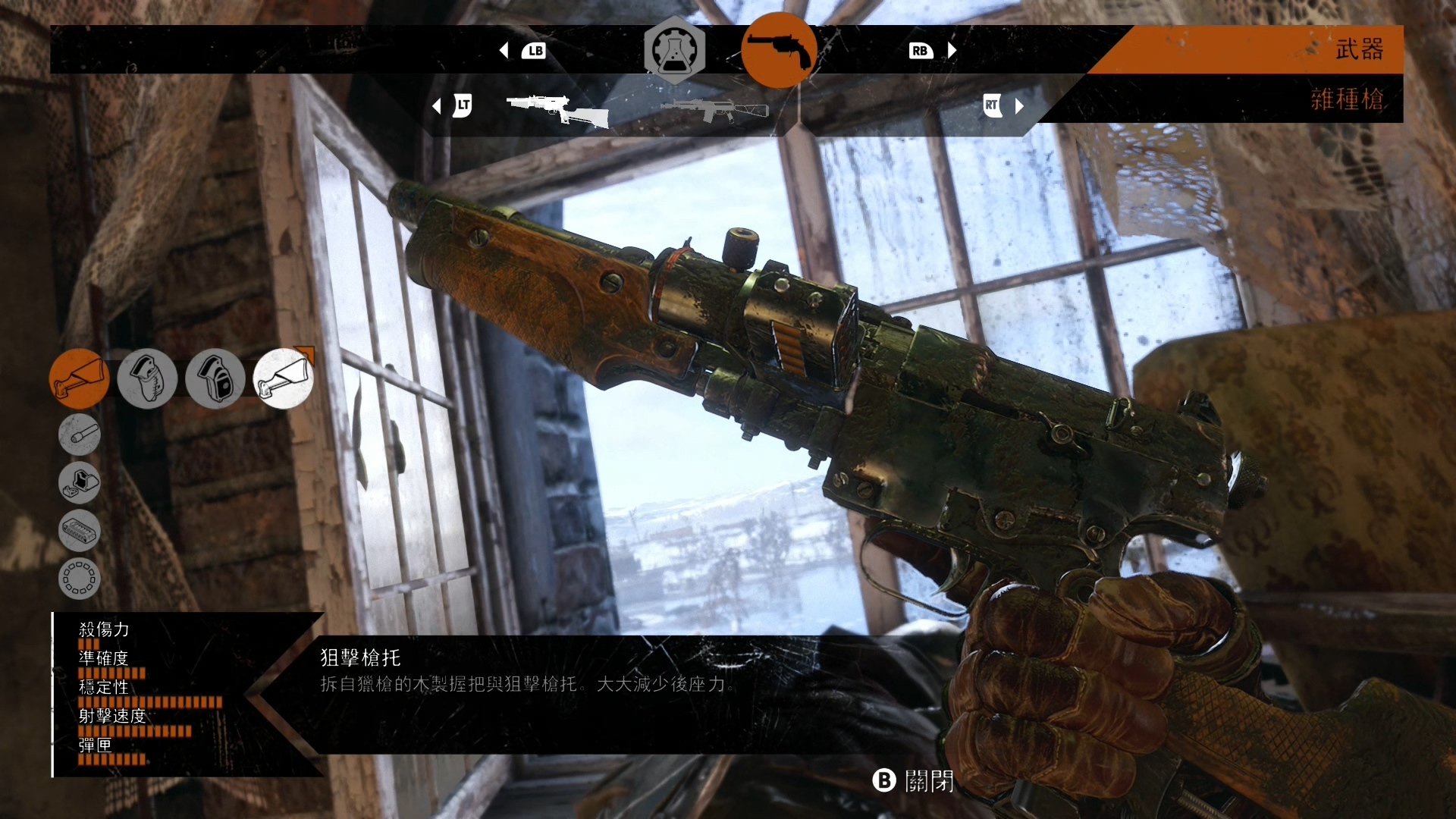Choose the bright white rifle silhouette
Screen dimensions: 1456x819
click(x=557, y=109)
